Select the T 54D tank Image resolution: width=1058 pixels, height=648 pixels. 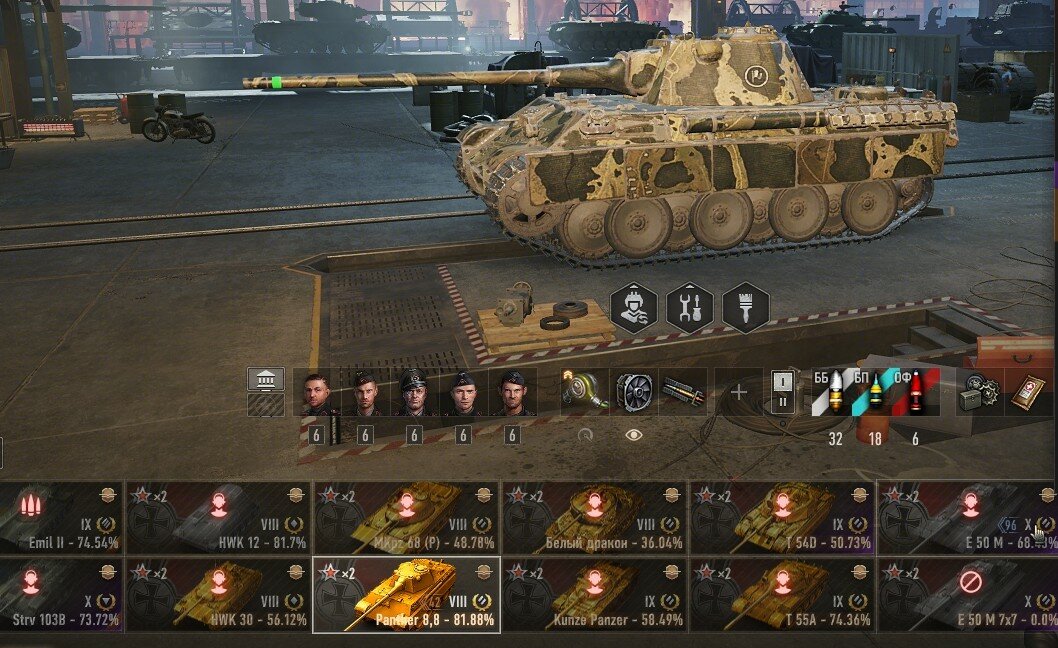[782, 517]
